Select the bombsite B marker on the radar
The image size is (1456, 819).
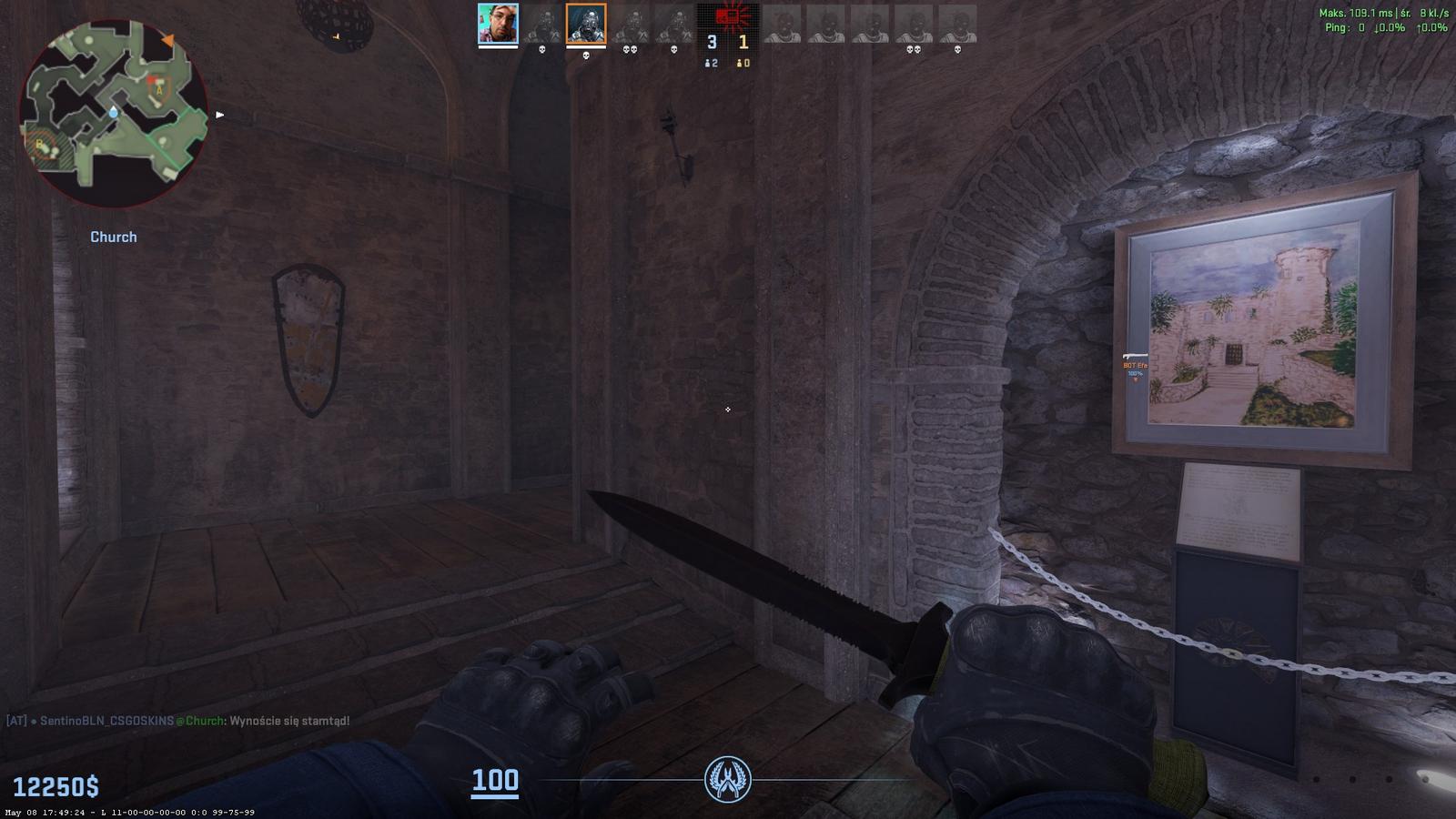(x=41, y=146)
